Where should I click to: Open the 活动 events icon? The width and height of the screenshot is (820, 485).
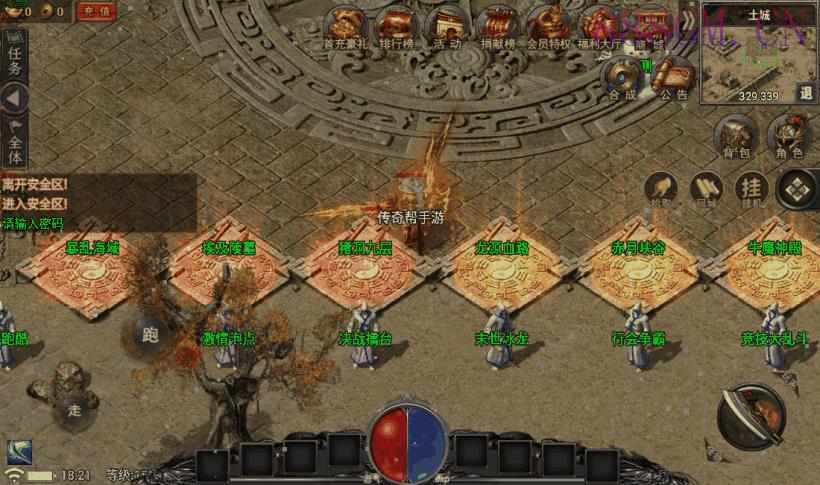tap(447, 26)
